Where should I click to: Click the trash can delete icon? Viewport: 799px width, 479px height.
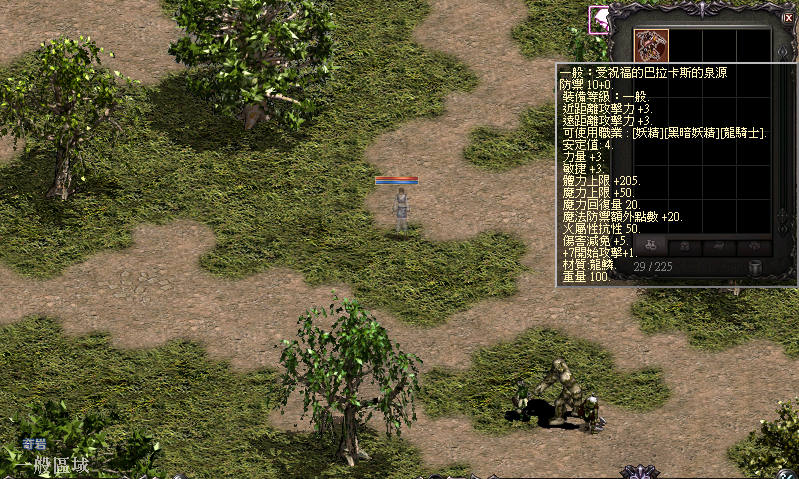click(x=756, y=268)
